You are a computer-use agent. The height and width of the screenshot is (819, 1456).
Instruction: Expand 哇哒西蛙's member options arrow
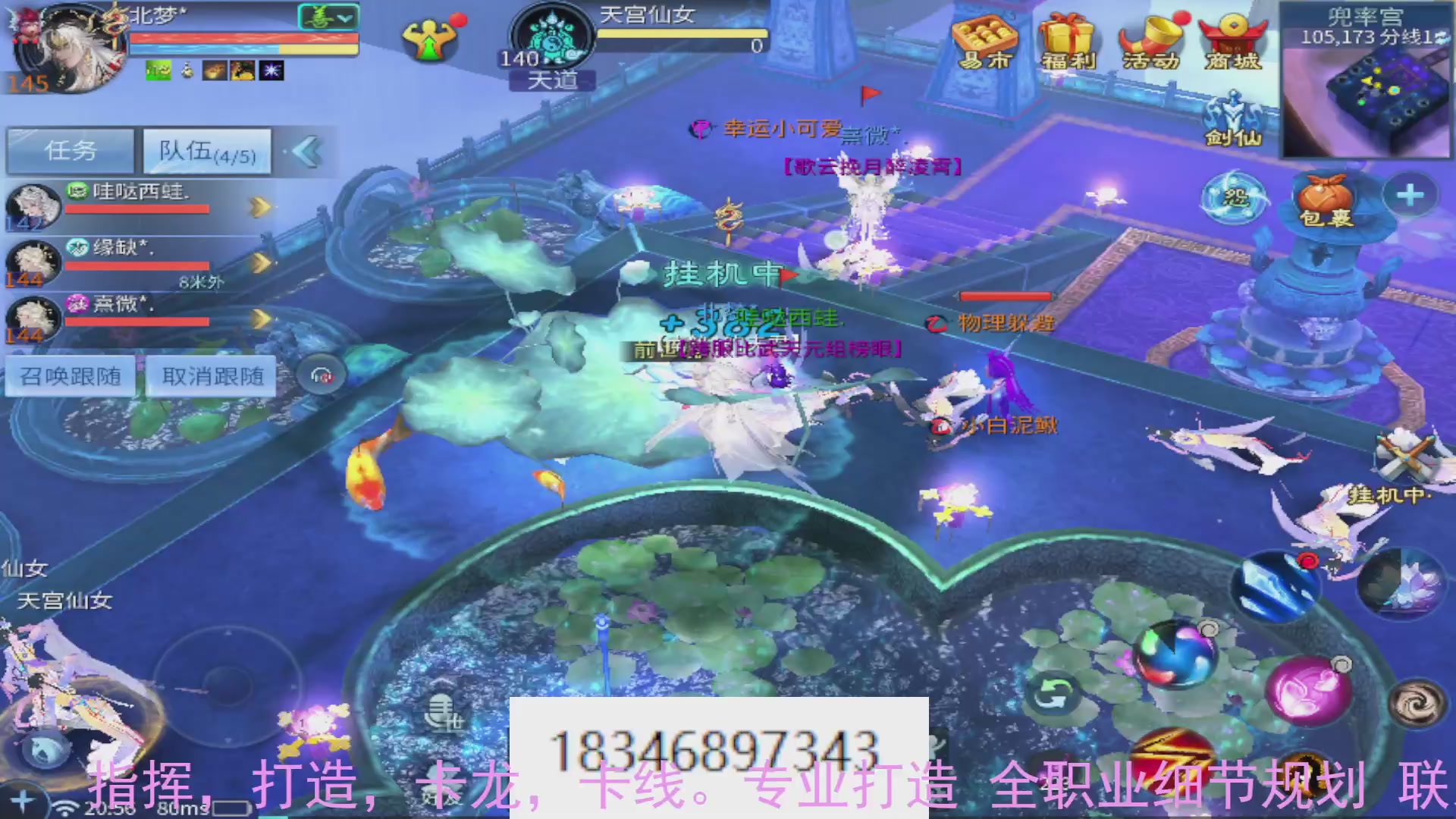point(259,206)
